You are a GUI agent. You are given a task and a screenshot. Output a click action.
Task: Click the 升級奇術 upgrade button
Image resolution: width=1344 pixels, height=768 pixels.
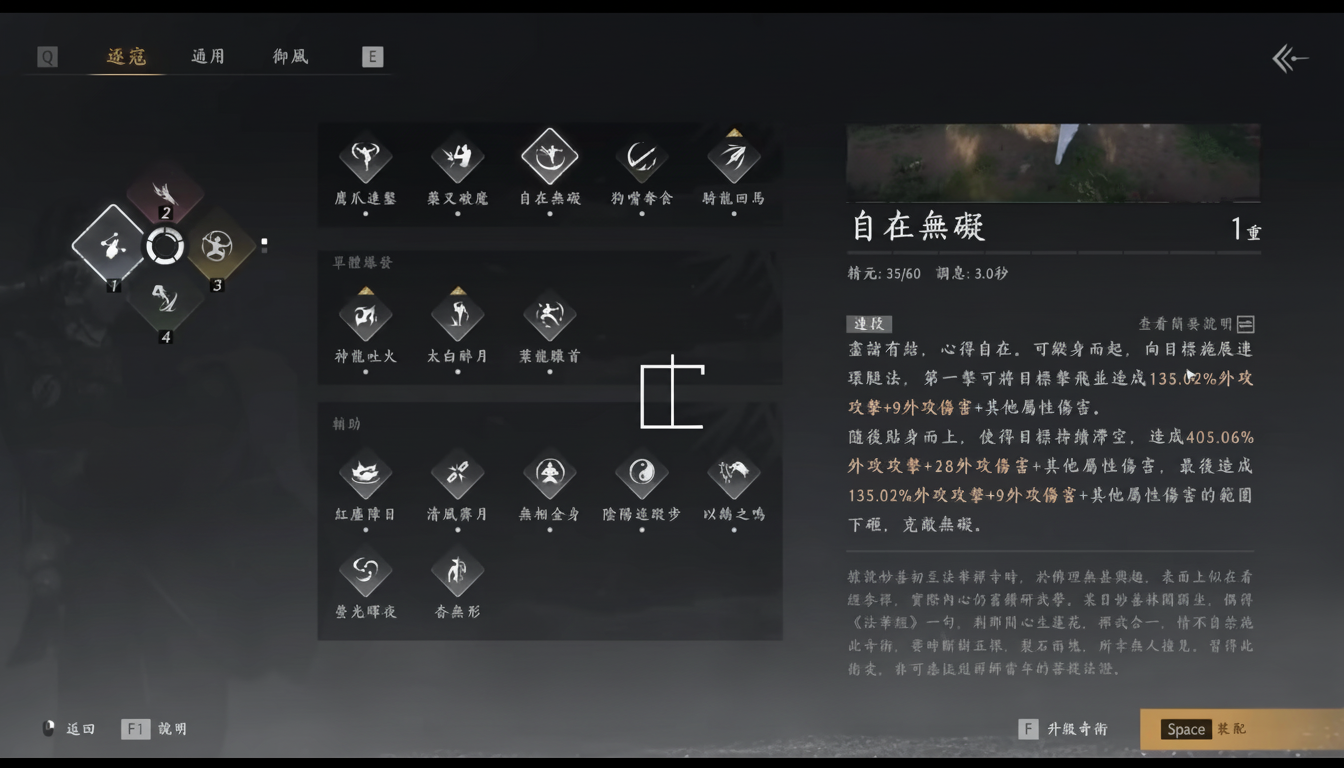click(x=1077, y=729)
